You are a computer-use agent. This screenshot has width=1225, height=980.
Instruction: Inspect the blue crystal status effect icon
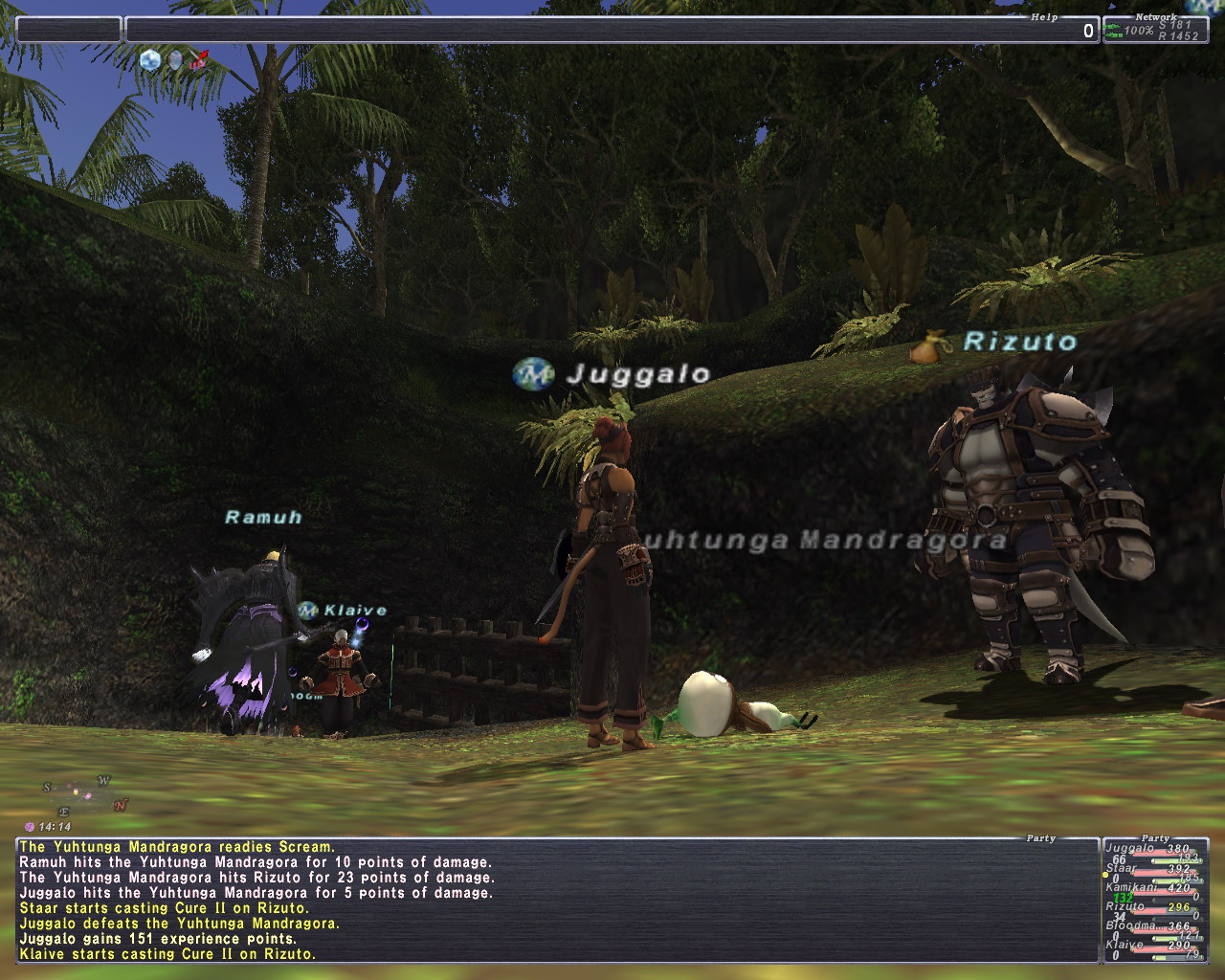point(150,61)
